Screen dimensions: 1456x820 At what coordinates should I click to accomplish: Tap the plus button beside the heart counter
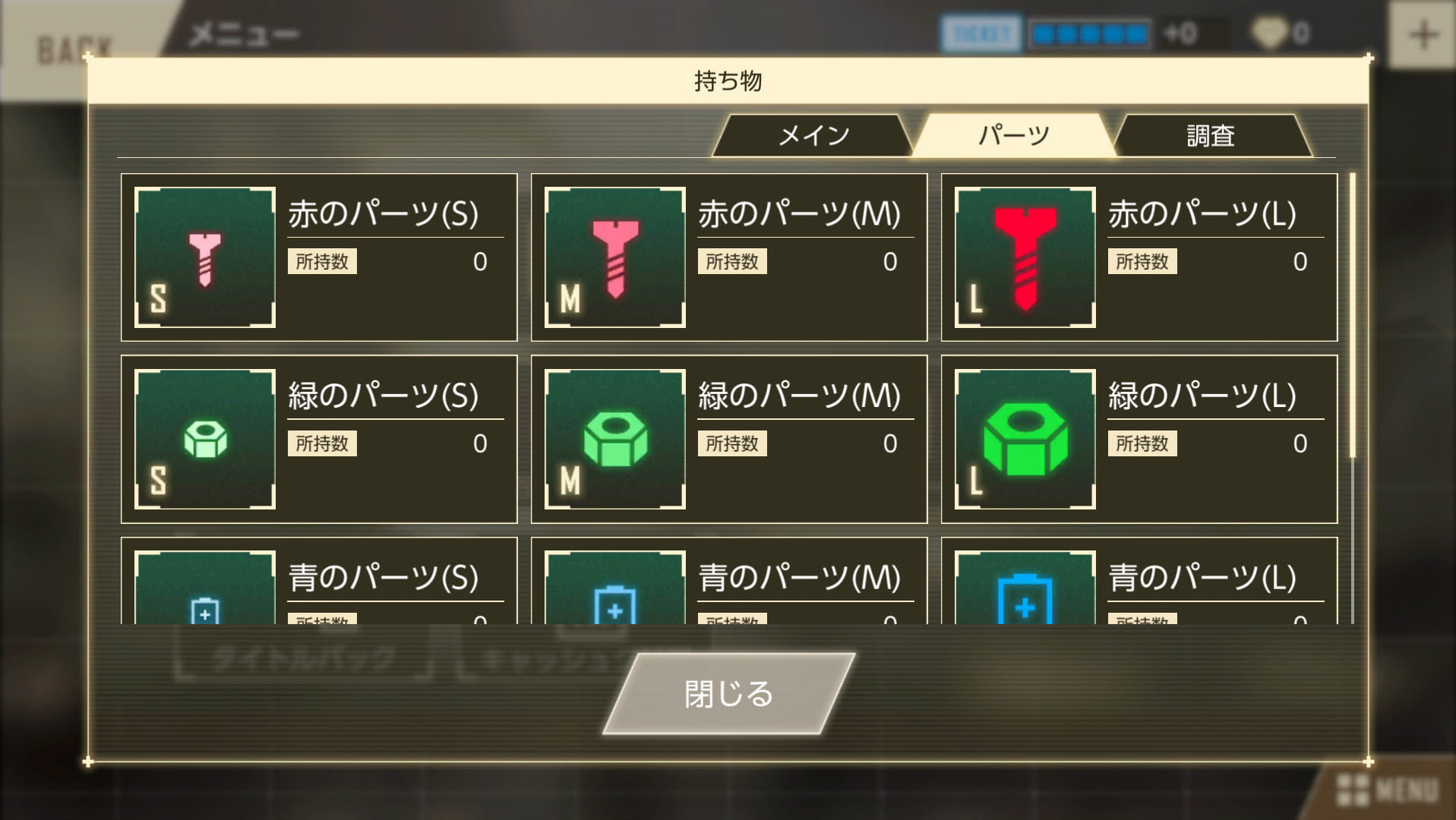pos(1422,35)
